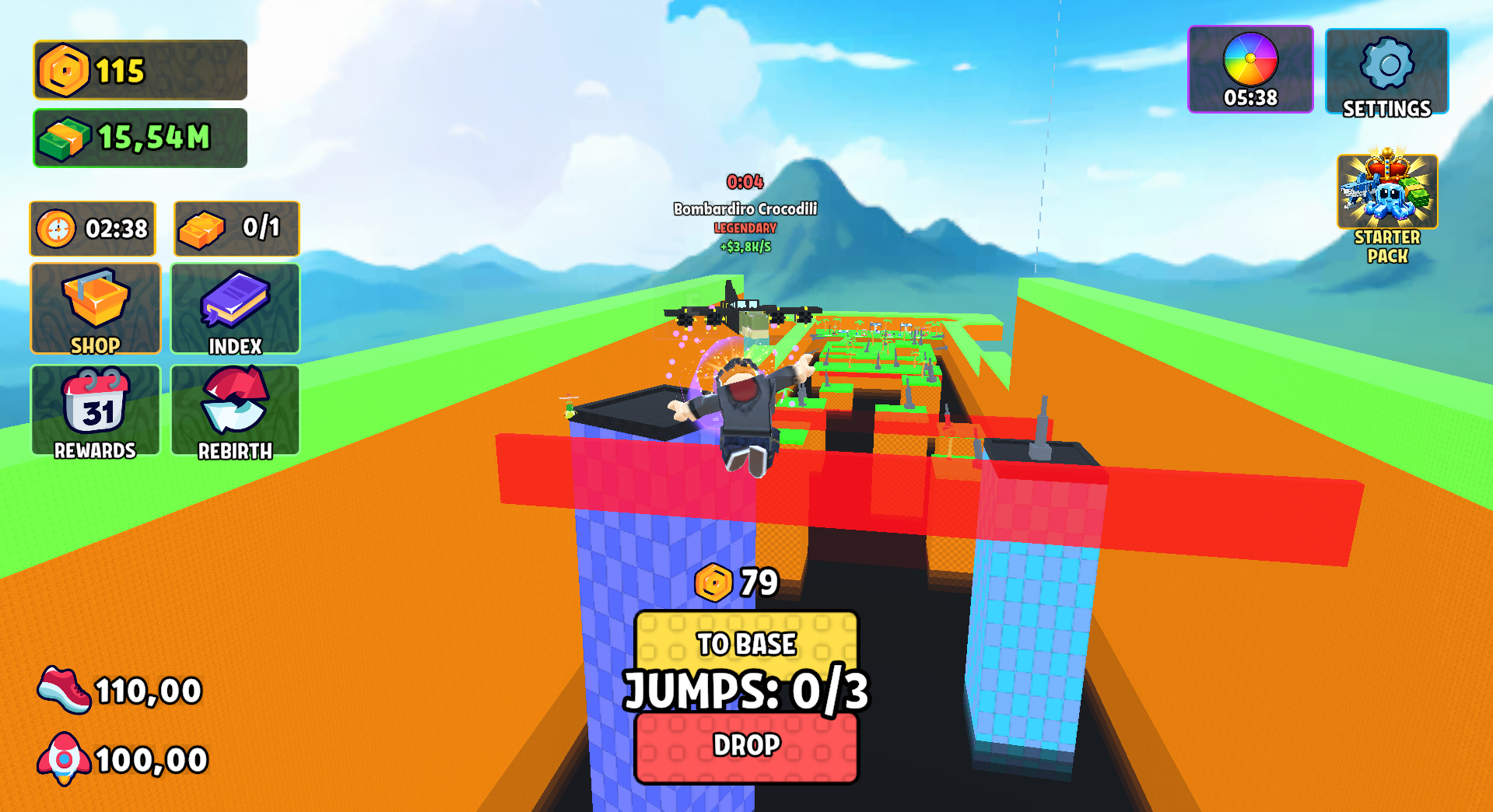Select the Bombardiro Crocodili character label
Screen dimensions: 1493x812
tap(745, 208)
